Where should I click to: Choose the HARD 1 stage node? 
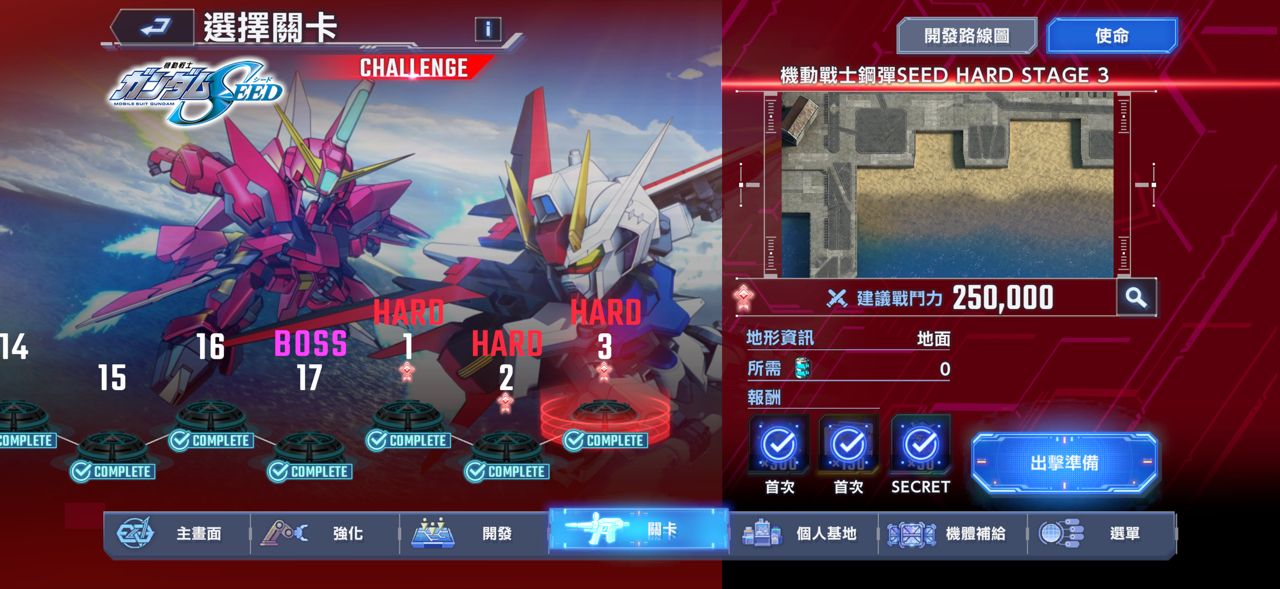pos(408,416)
